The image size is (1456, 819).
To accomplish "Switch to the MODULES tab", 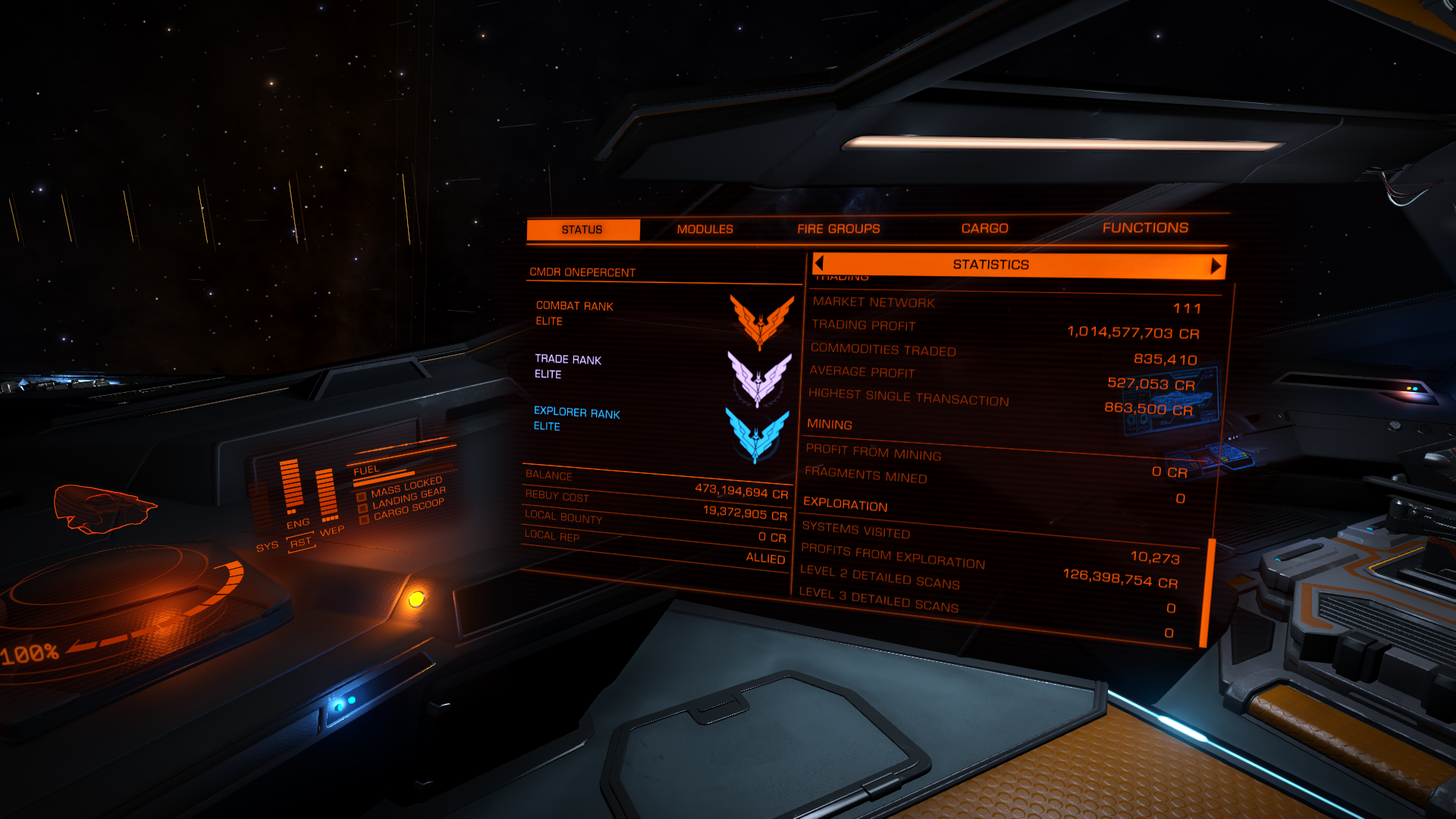I will click(x=706, y=228).
